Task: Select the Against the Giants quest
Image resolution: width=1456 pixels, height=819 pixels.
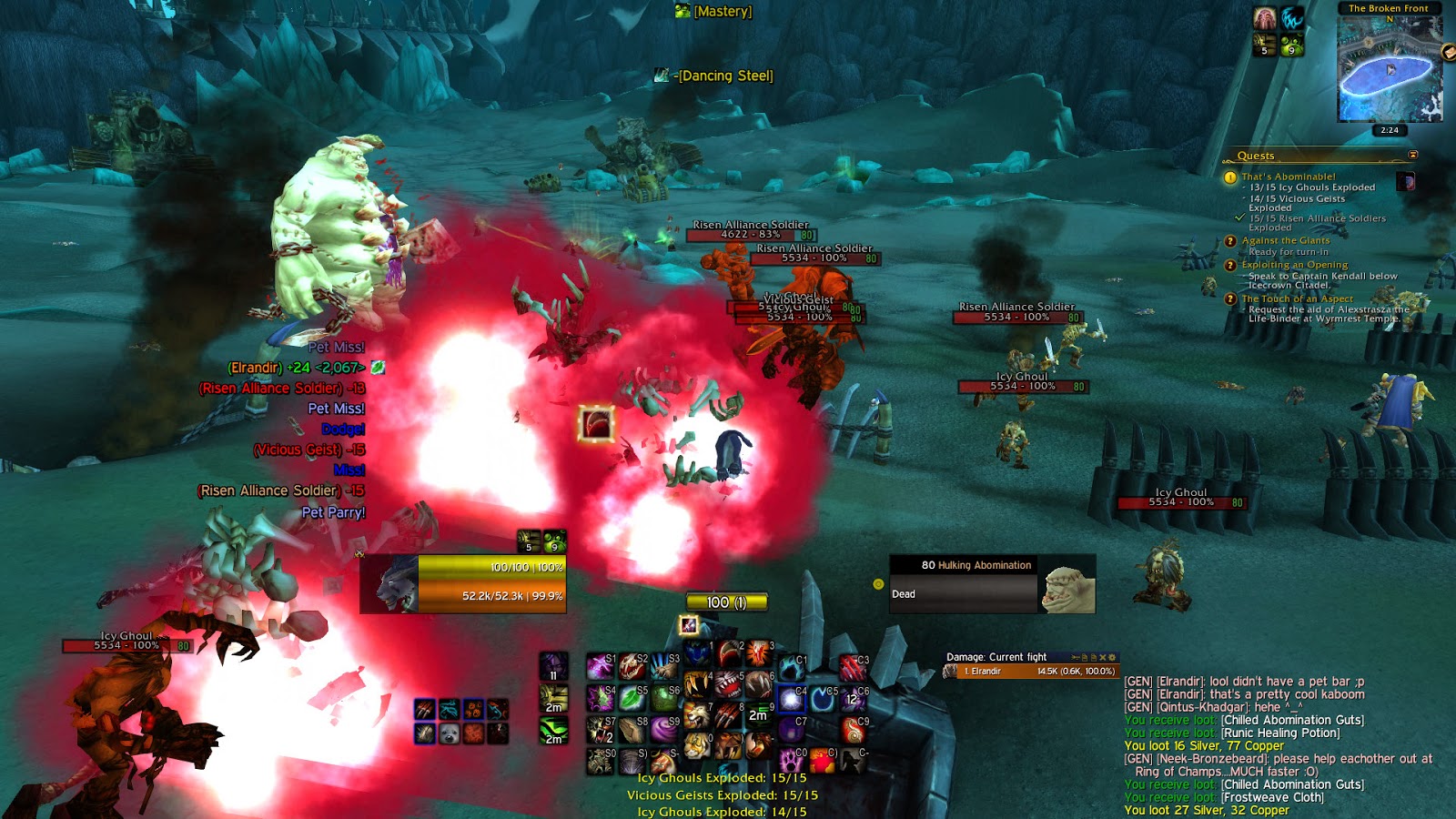Action: [1285, 240]
